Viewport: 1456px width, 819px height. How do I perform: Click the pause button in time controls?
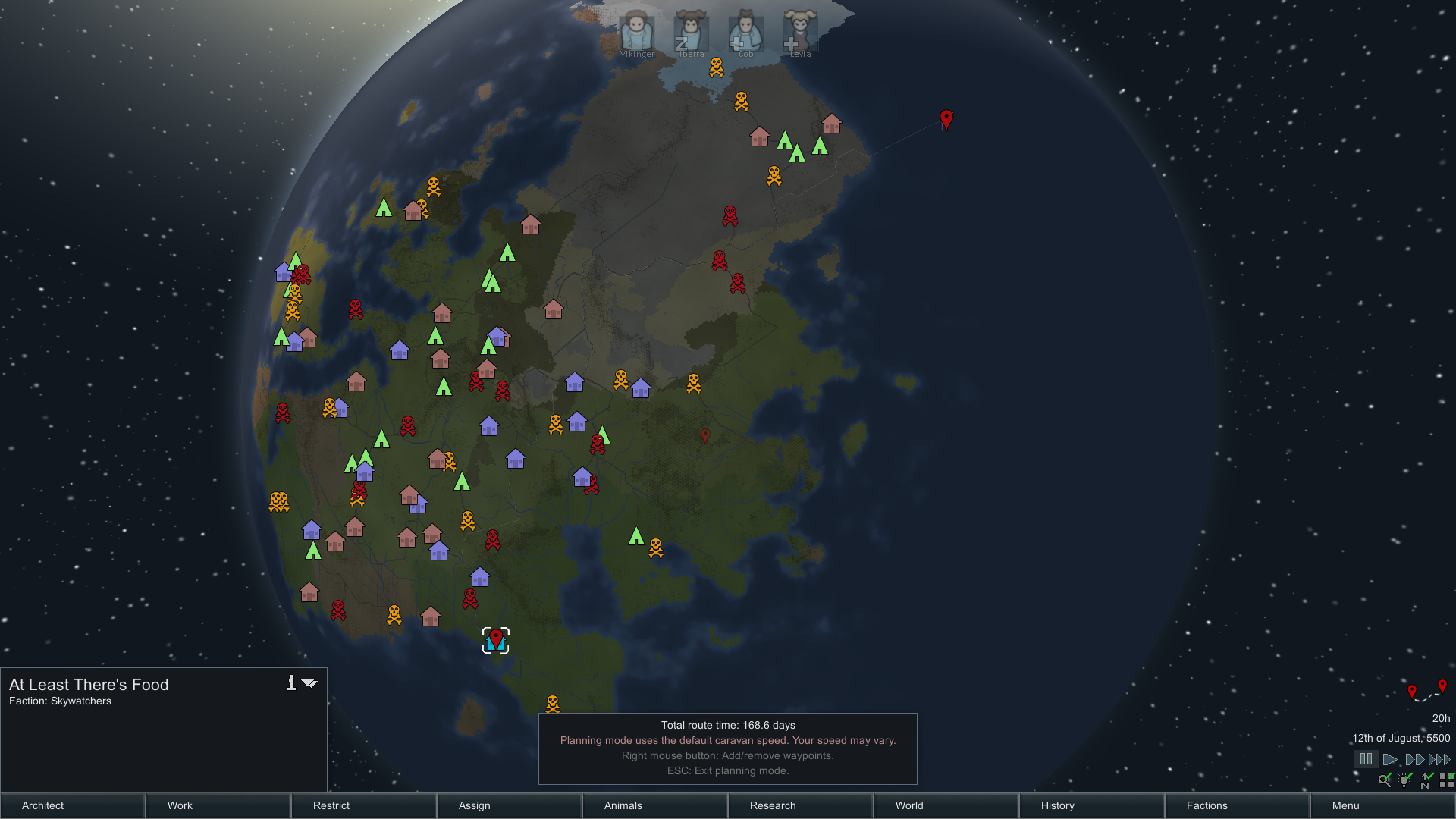coord(1366,759)
